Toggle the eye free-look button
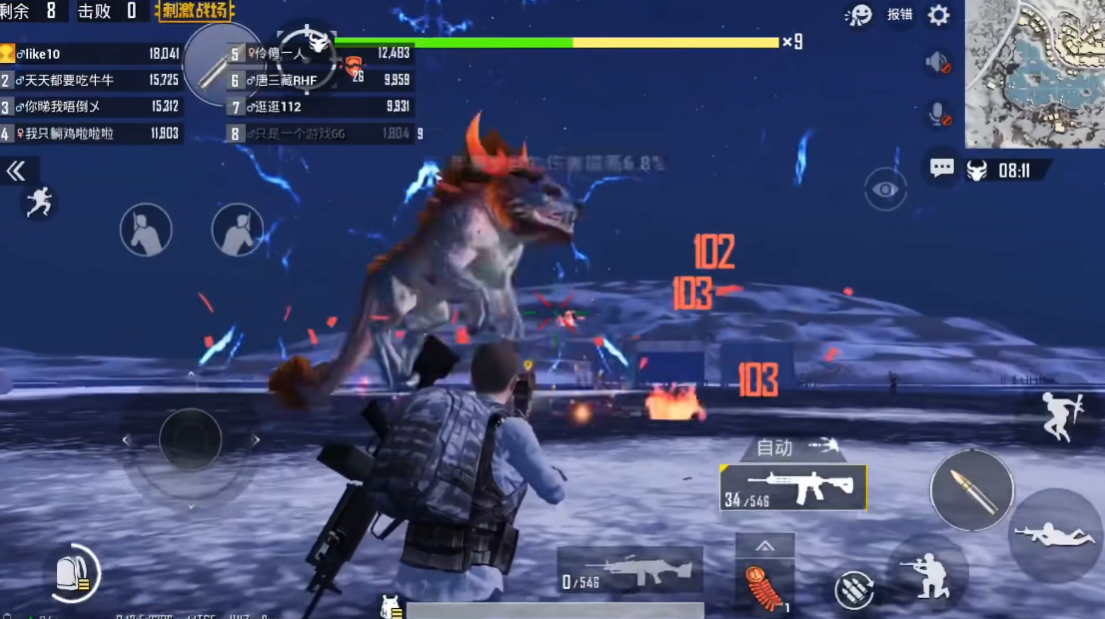 tap(885, 189)
